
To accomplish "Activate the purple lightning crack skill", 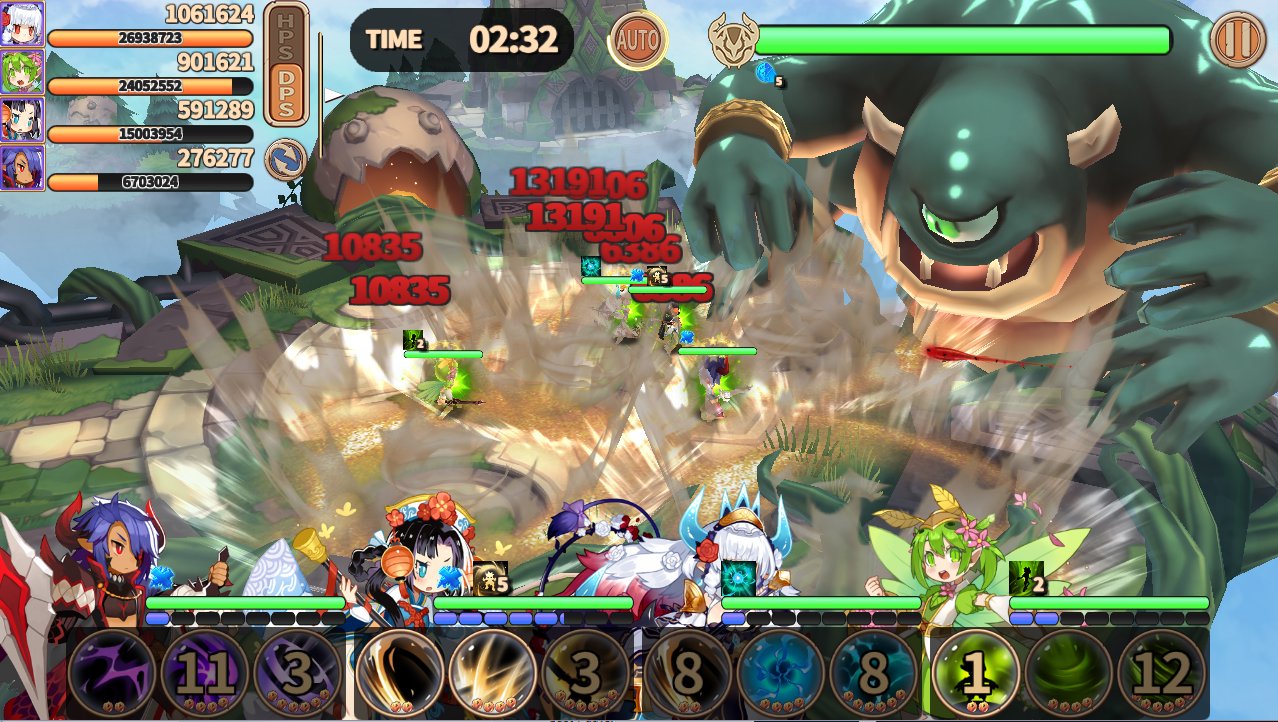I will 112,674.
